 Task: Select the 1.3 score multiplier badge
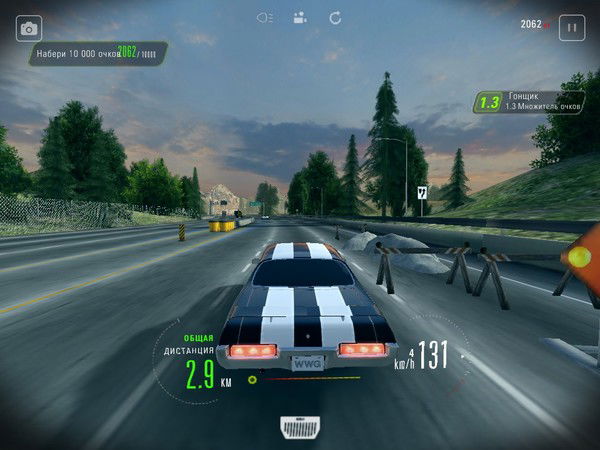pos(489,102)
